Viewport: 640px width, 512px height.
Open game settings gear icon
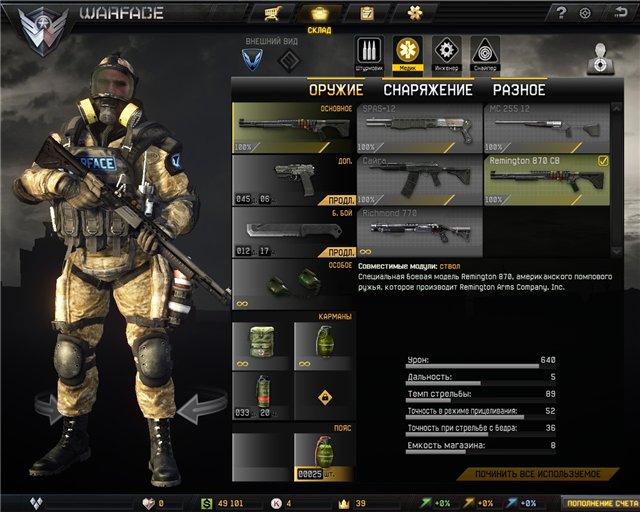pos(586,13)
